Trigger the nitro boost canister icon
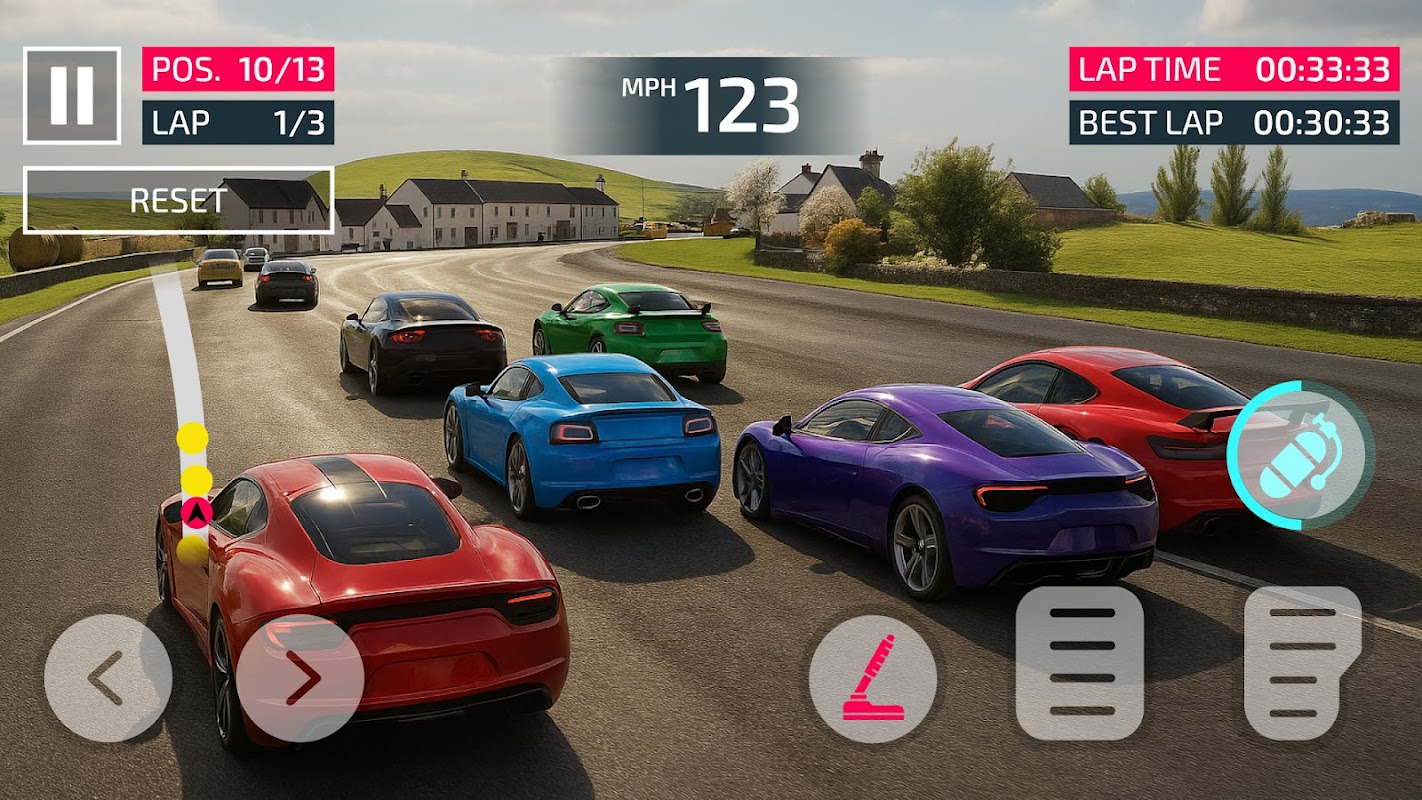Screen dimensions: 1422x800 pos(1300,455)
